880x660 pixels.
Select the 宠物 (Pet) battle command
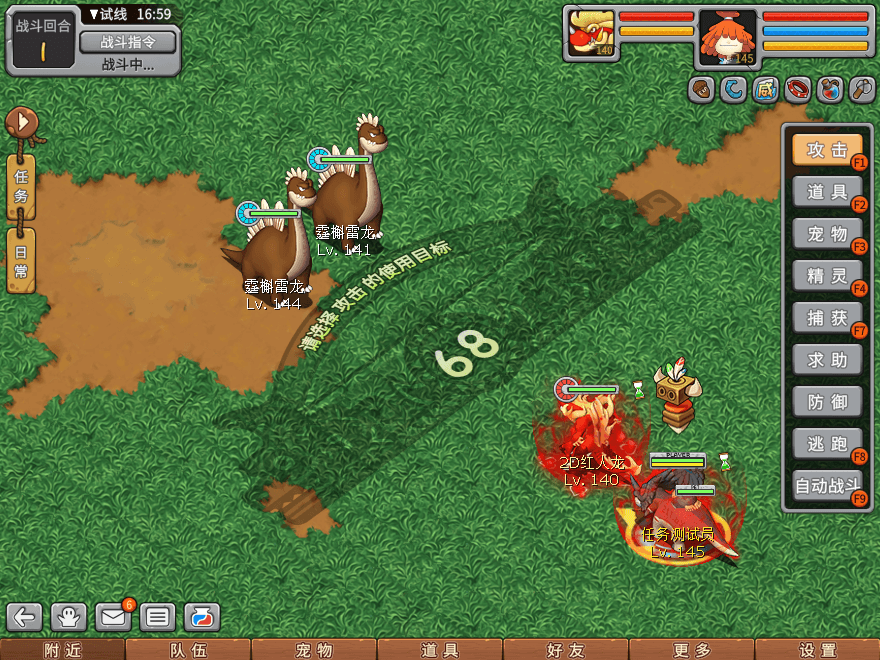(826, 234)
